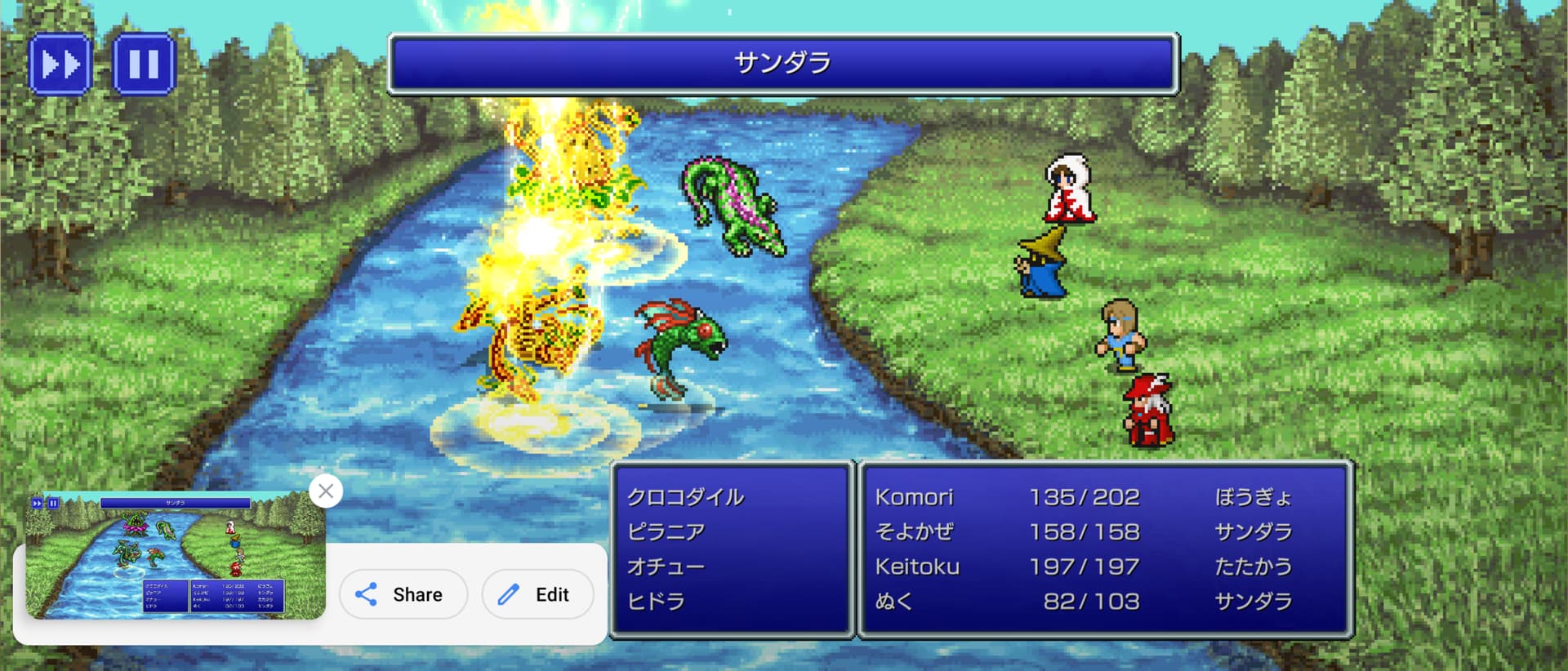The image size is (1568, 671).
Task: Select クロコダイル in the enemy list
Action: (685, 497)
